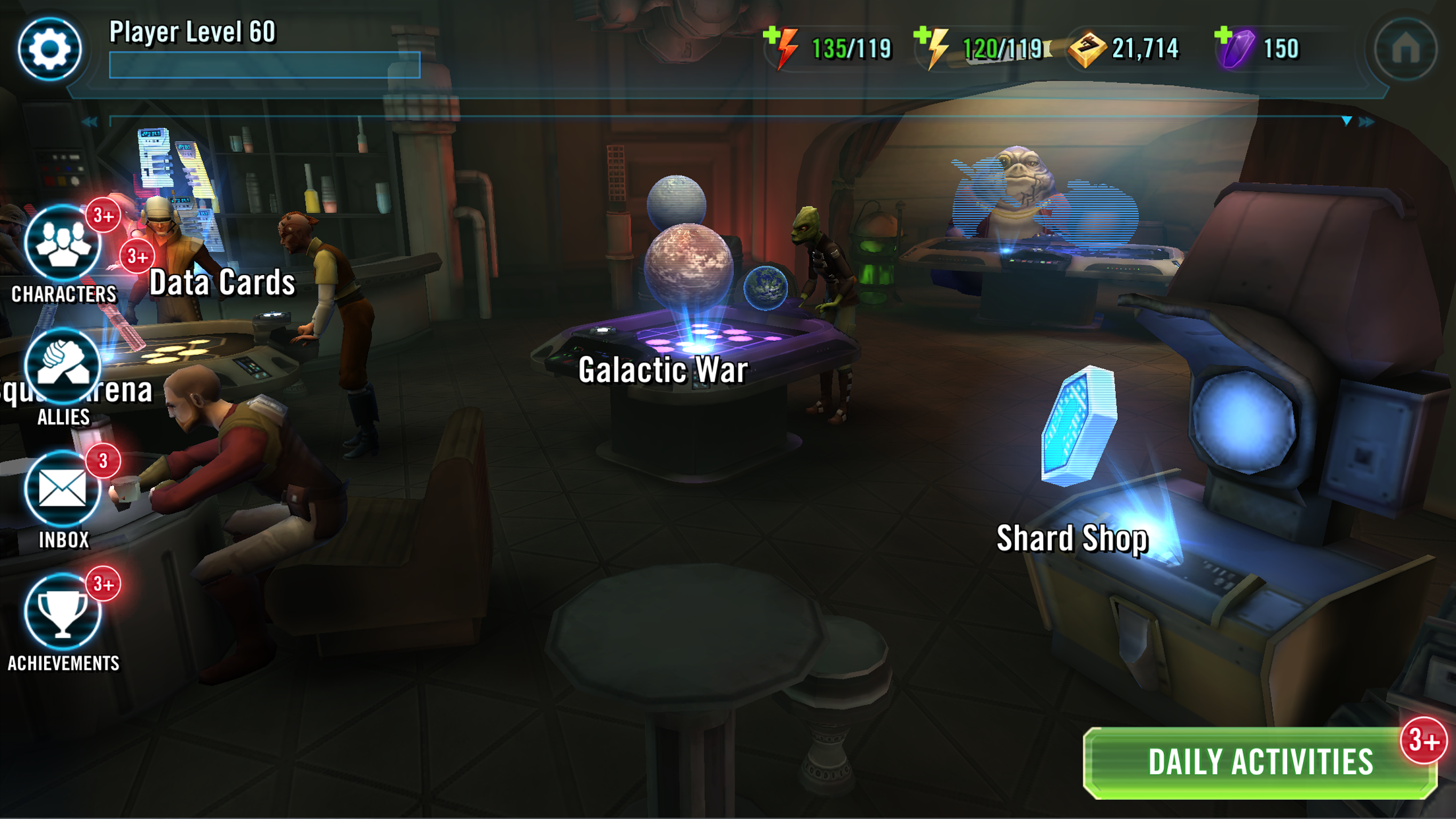Tap the home button
Screen dimensions: 1456x819
click(x=1405, y=49)
